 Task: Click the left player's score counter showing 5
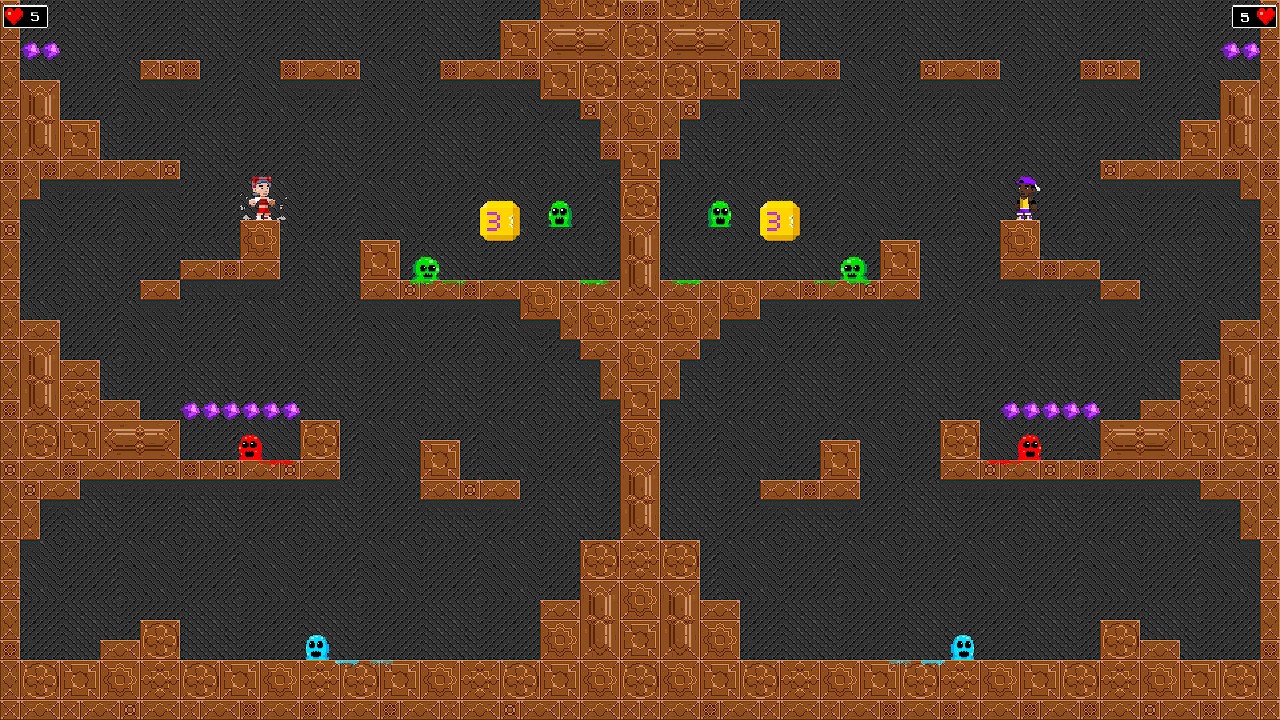click(34, 16)
